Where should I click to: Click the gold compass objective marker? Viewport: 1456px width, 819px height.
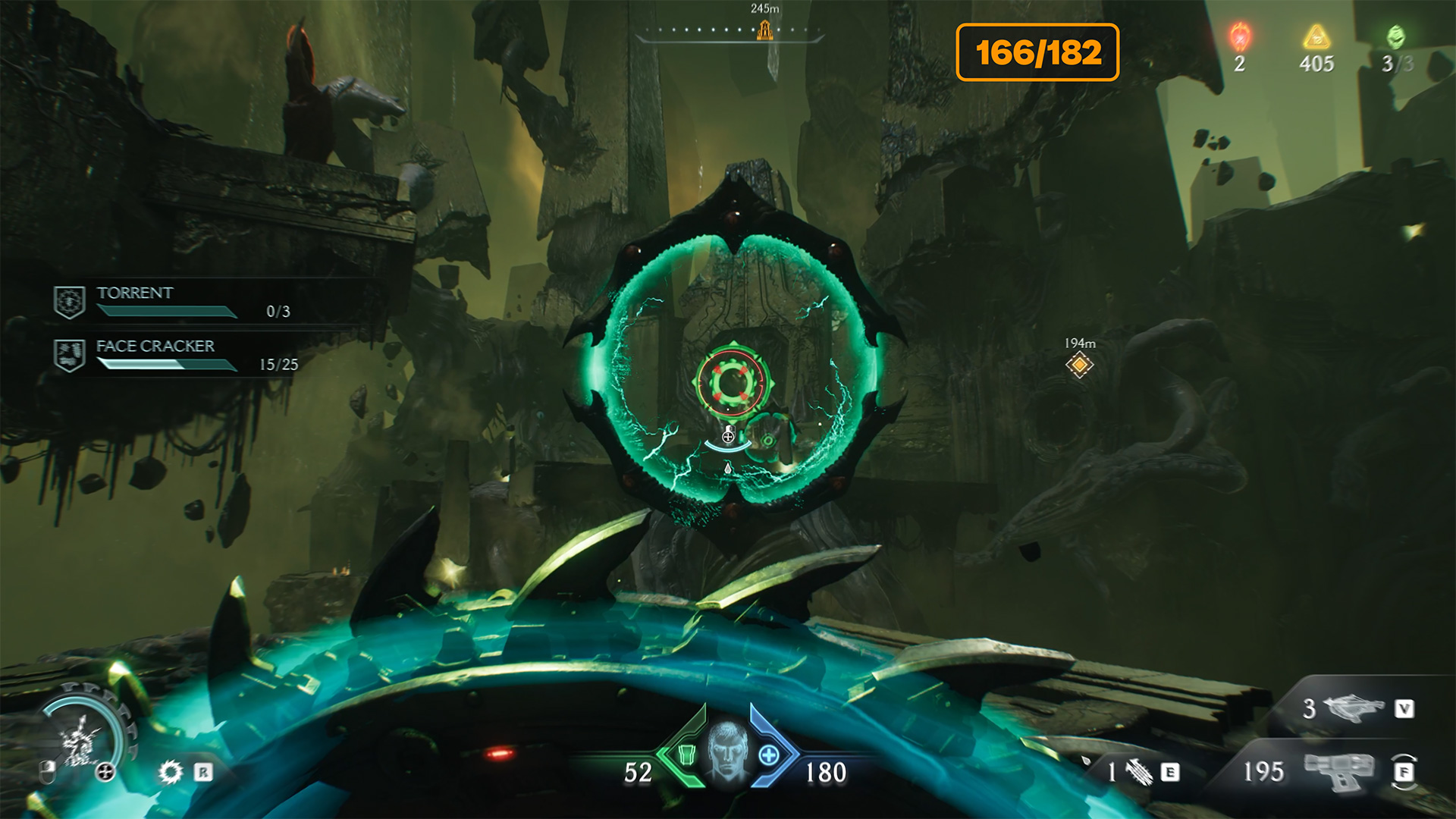[765, 30]
